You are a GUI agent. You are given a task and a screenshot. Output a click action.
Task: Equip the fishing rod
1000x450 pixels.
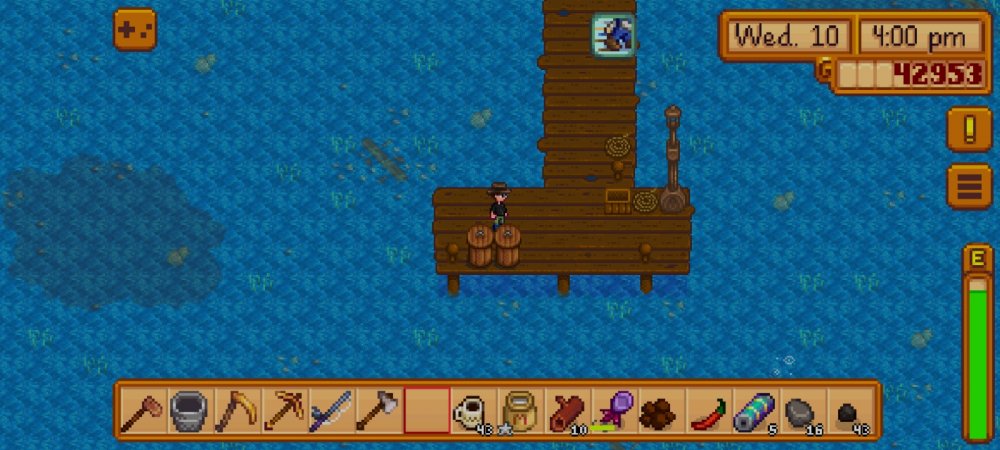(x=331, y=410)
